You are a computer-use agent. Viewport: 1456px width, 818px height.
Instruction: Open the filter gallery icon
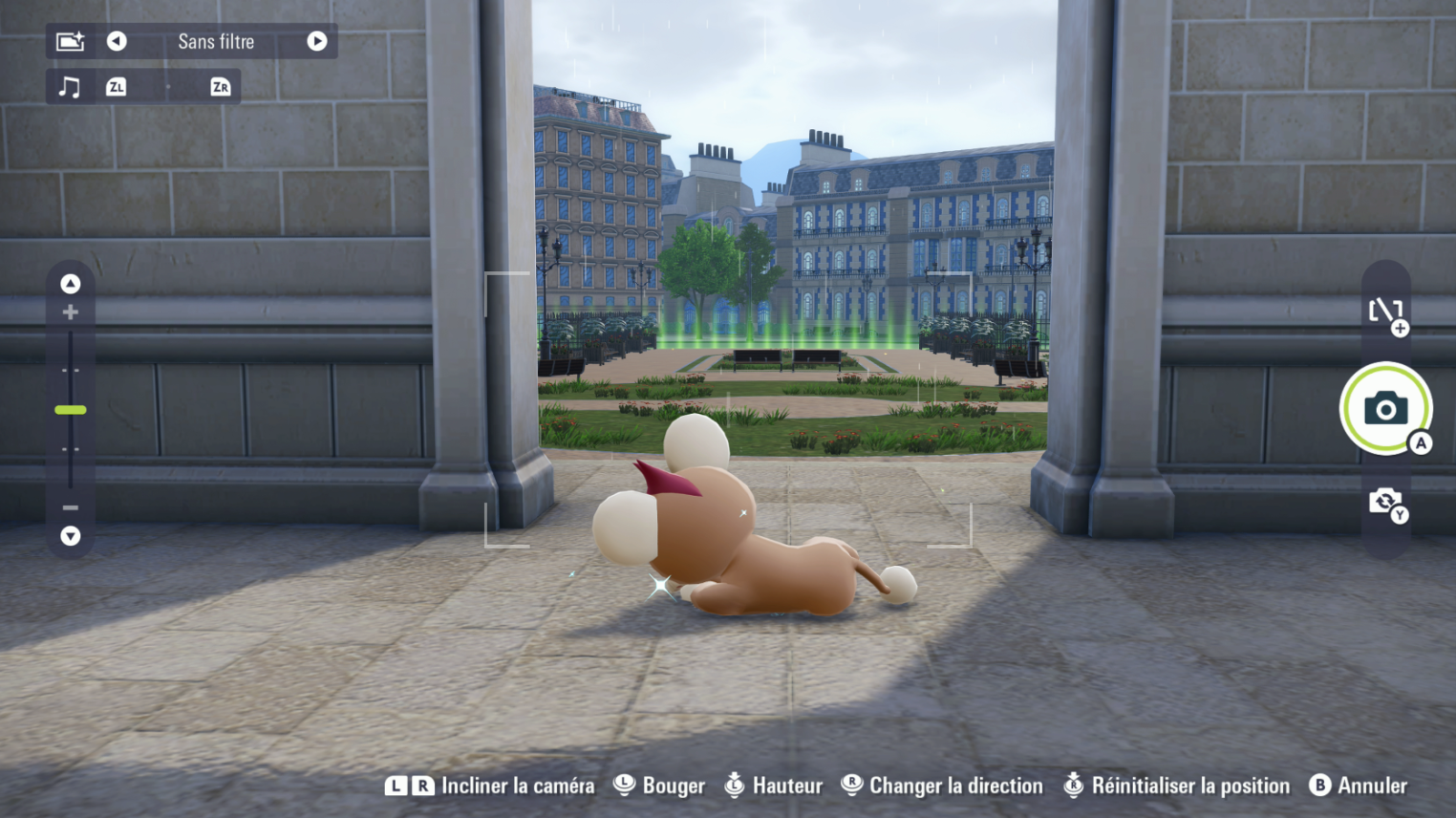click(70, 40)
